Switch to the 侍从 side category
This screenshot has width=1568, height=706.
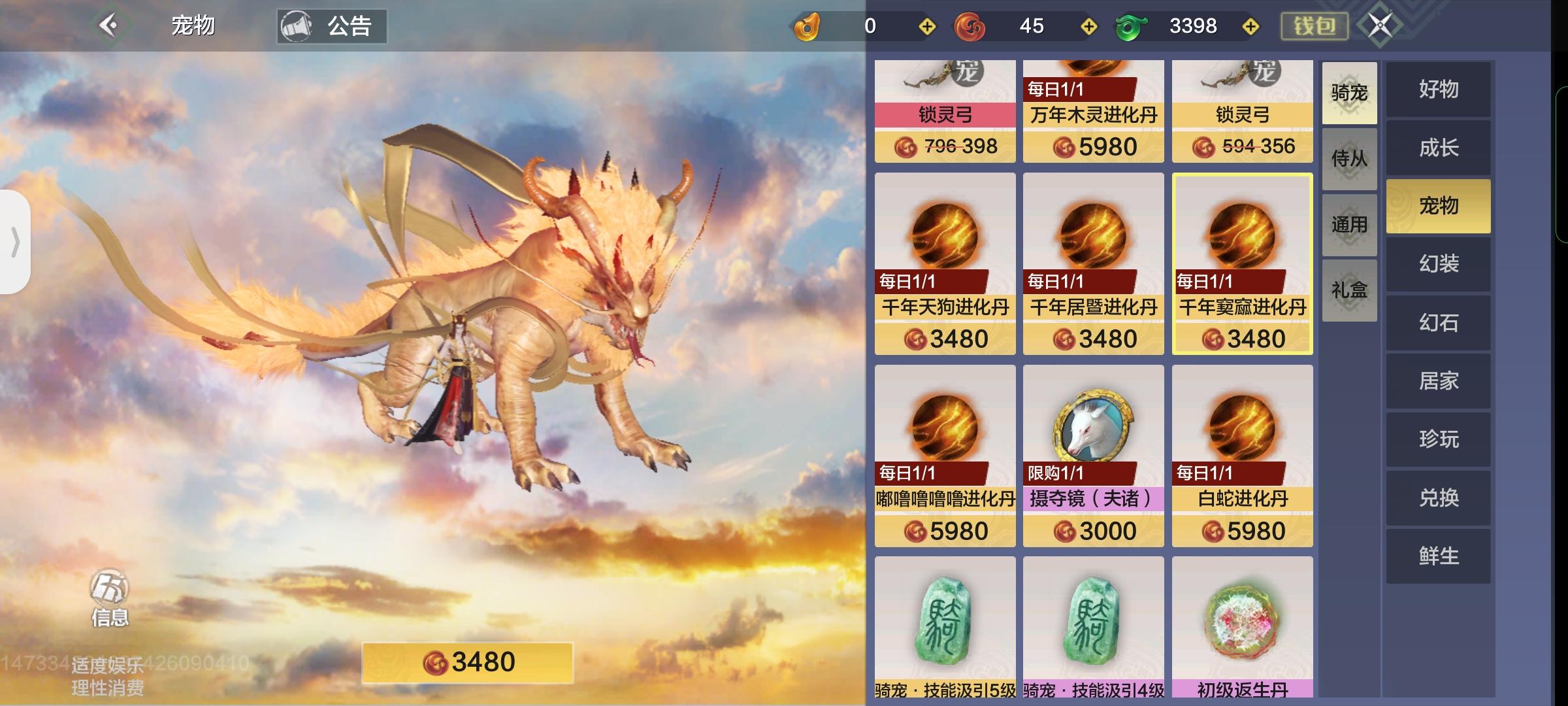1349,159
